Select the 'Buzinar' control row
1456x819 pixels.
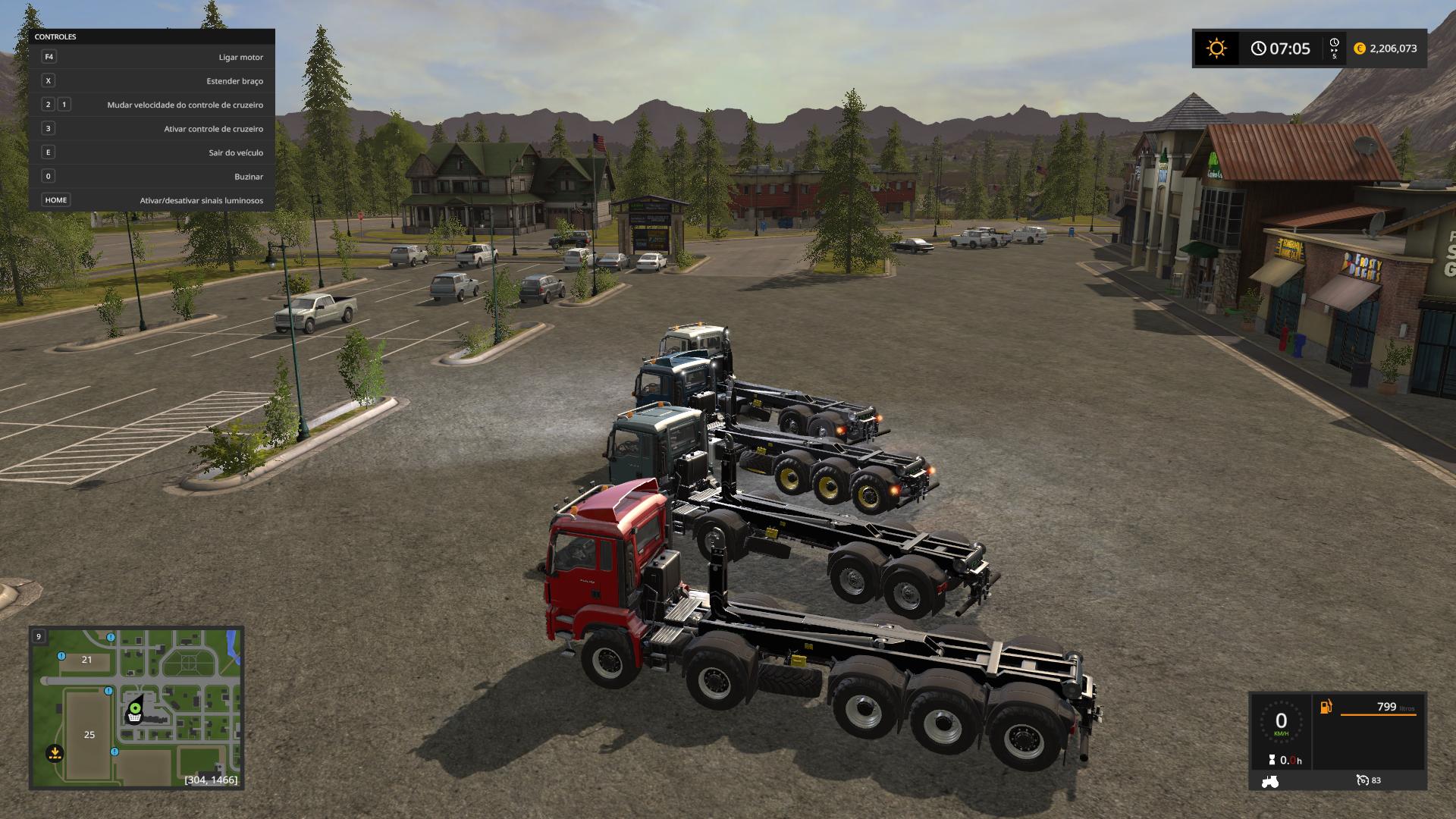click(152, 177)
